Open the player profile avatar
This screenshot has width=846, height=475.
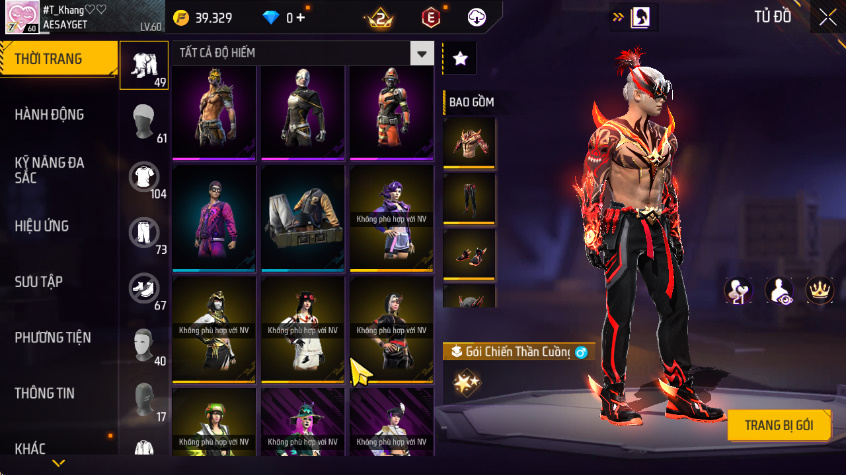pyautogui.click(x=21, y=17)
